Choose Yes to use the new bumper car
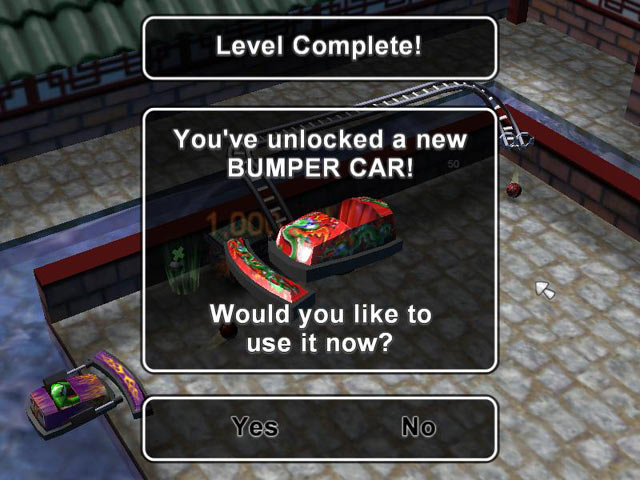The width and height of the screenshot is (640, 480). click(255, 427)
